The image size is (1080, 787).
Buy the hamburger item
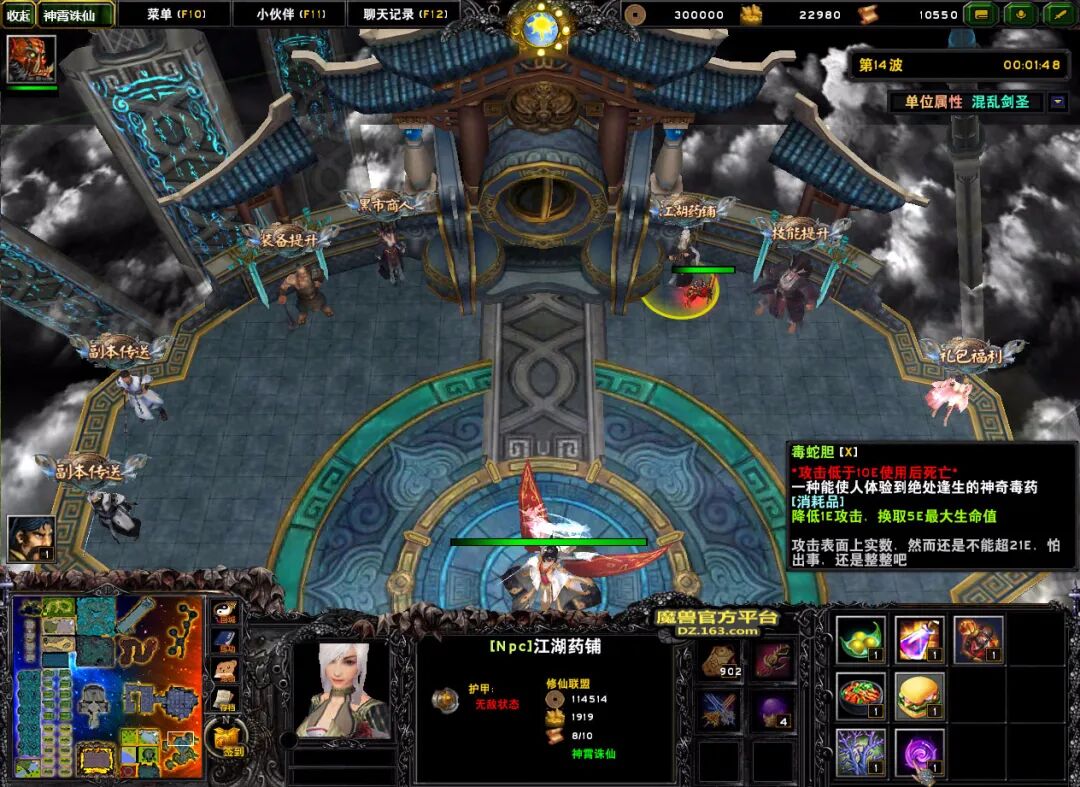(x=920, y=696)
